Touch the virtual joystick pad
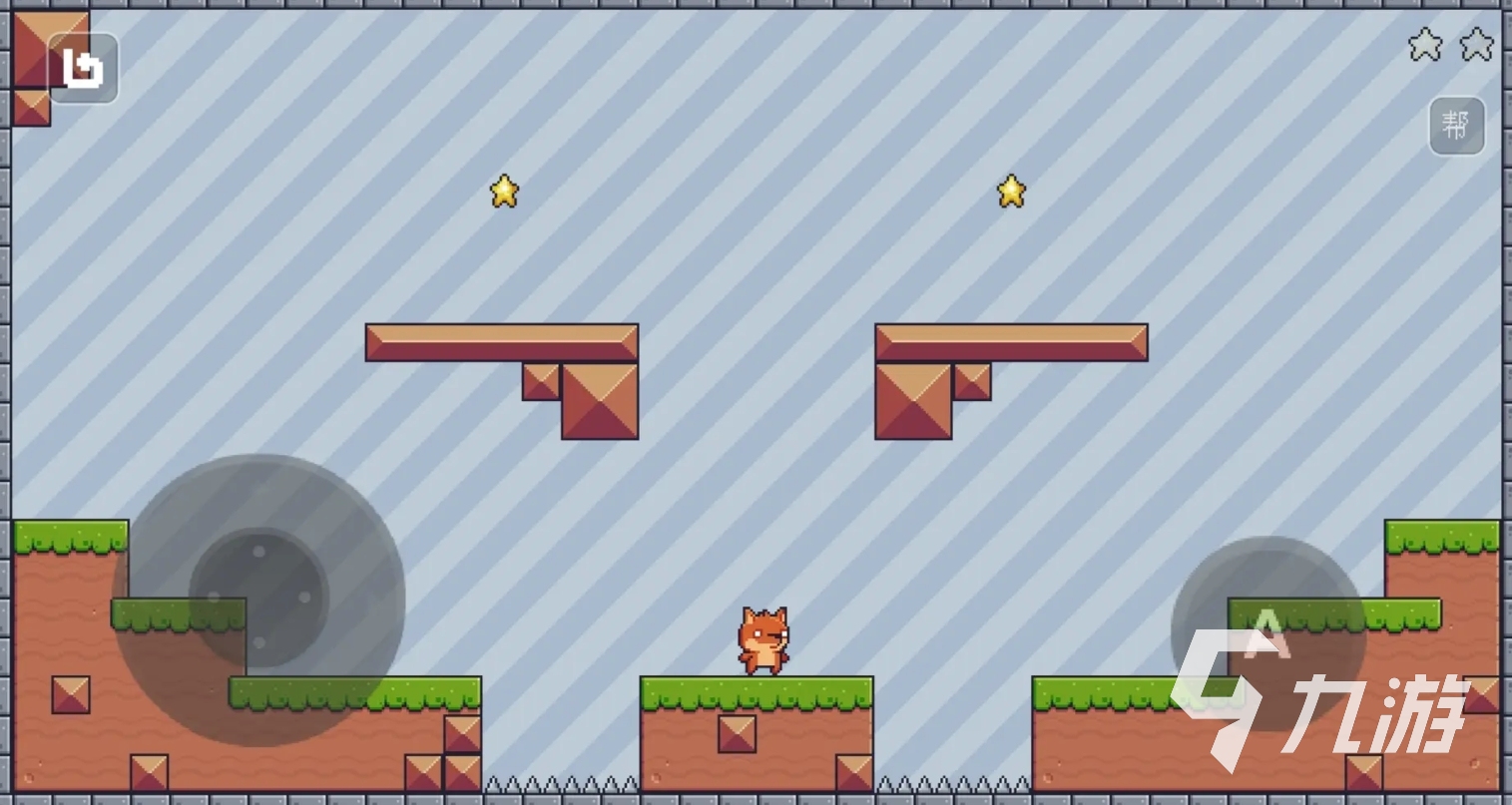 click(258, 600)
